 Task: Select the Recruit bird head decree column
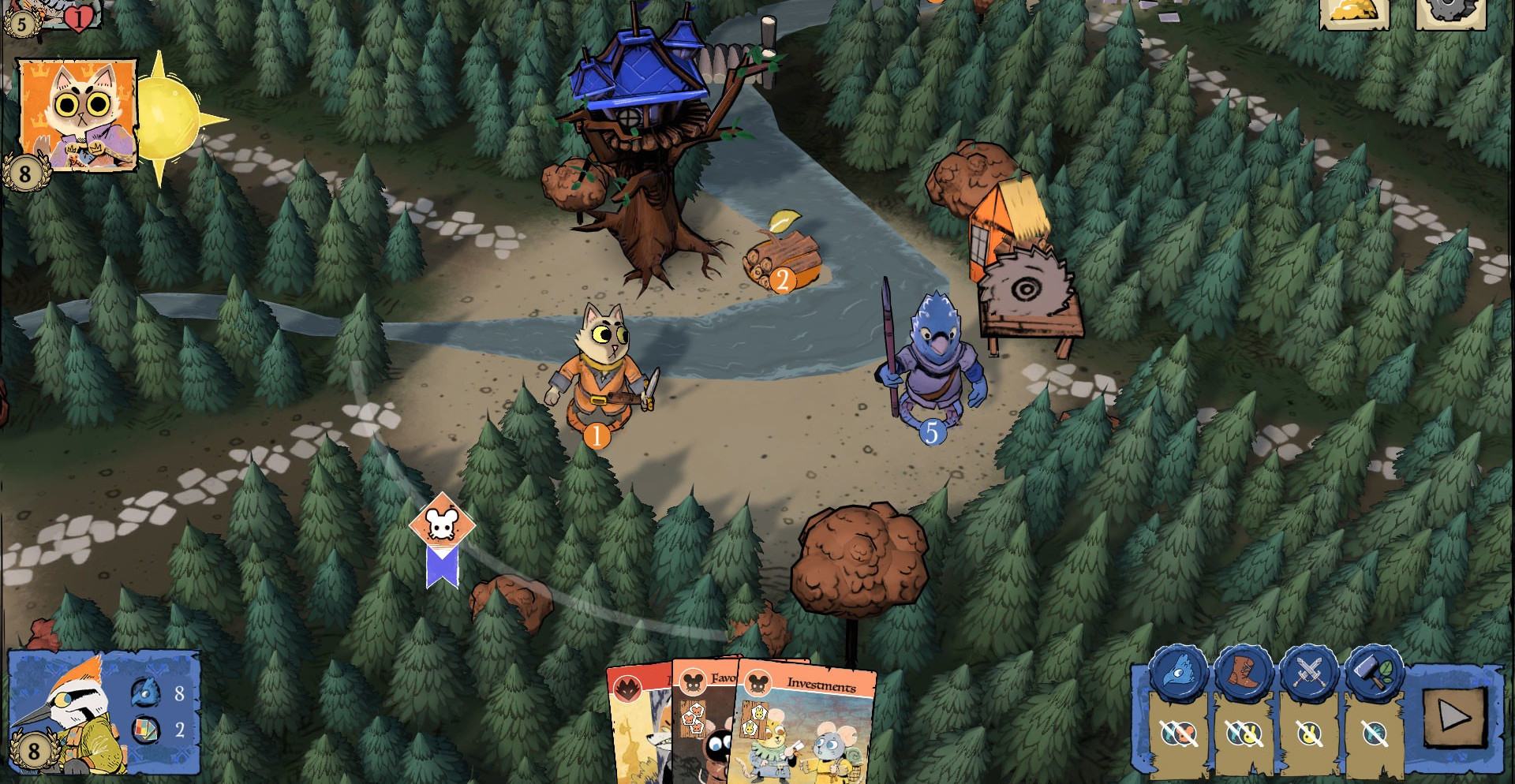(x=1178, y=710)
